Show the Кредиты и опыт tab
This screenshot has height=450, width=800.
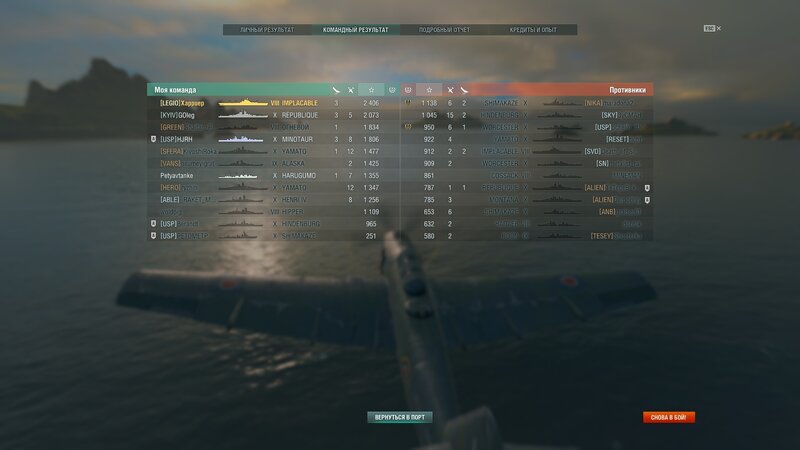click(x=531, y=30)
